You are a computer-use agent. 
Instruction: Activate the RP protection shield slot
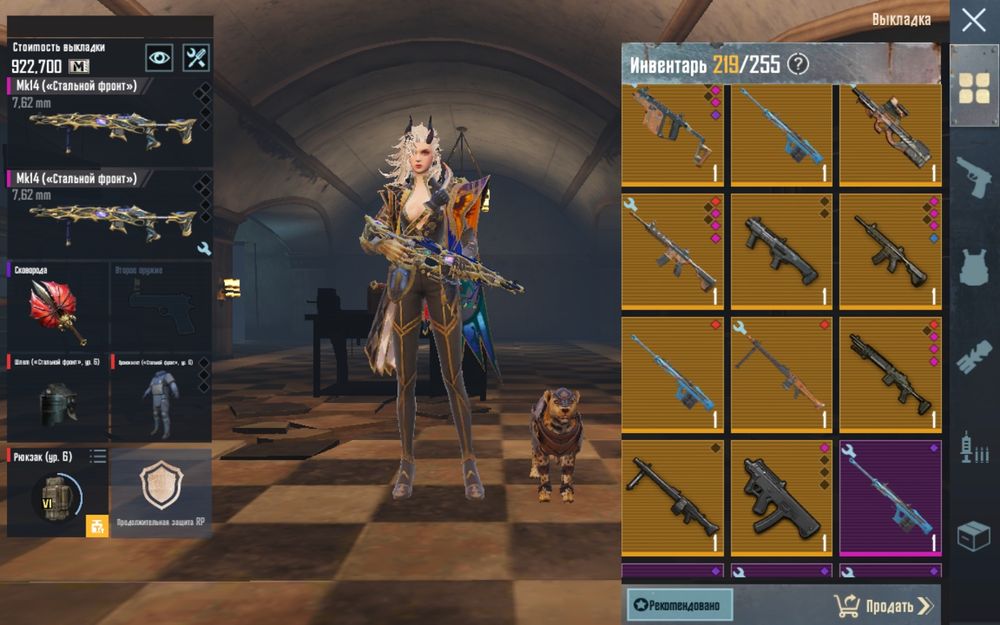(x=160, y=490)
